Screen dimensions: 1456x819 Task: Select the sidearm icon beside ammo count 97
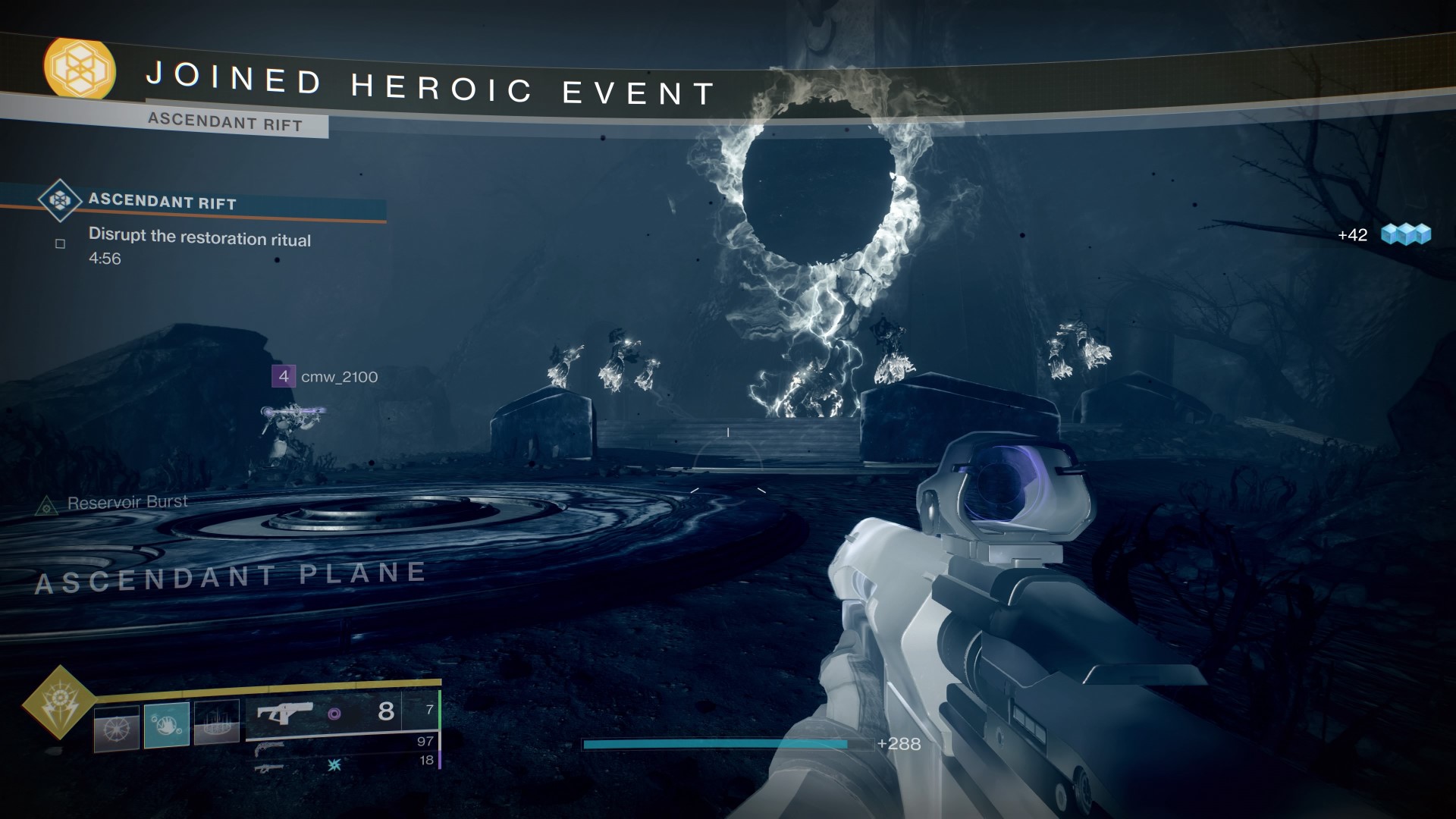click(268, 749)
